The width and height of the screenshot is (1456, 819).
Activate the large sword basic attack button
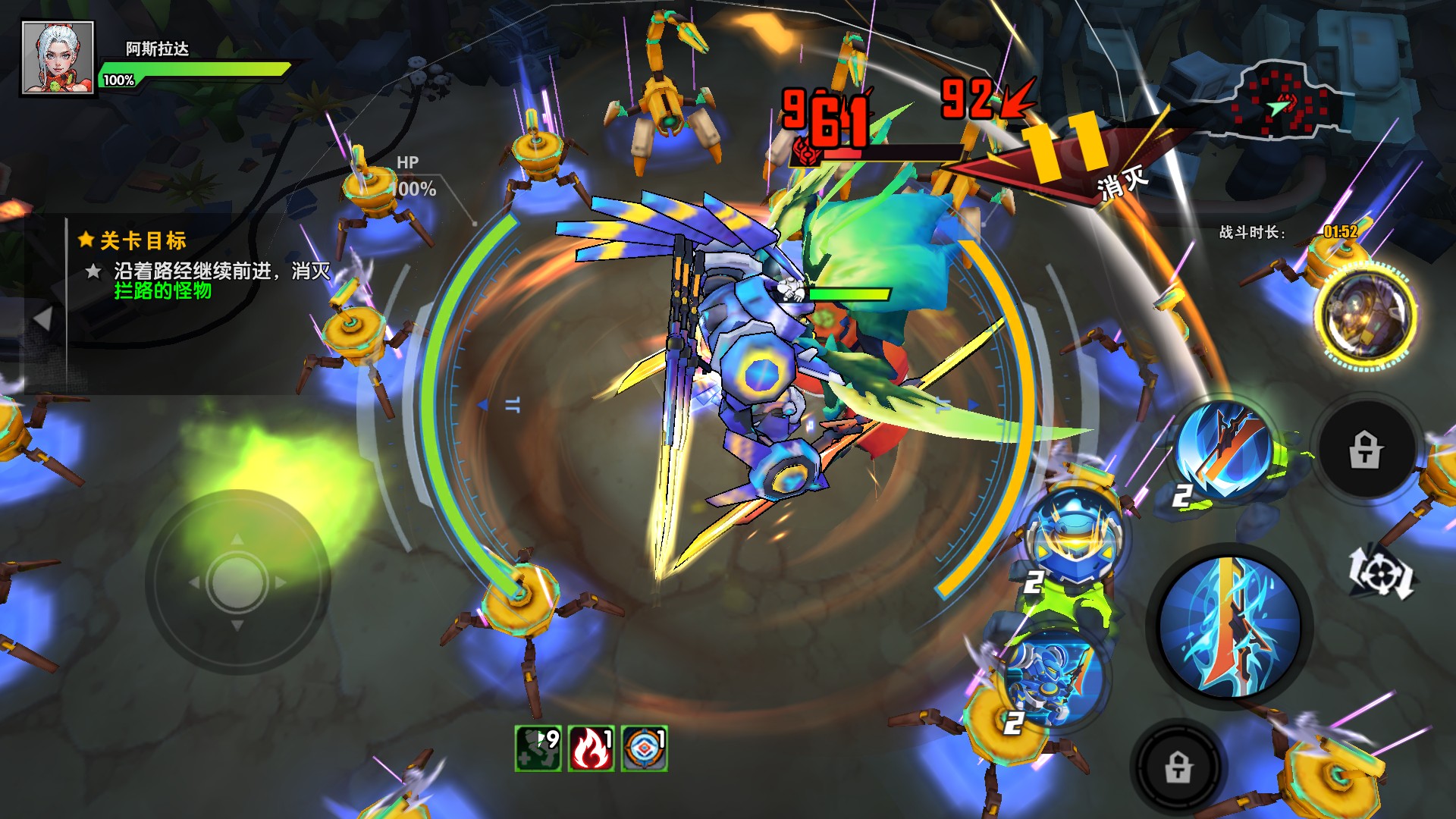click(1229, 628)
